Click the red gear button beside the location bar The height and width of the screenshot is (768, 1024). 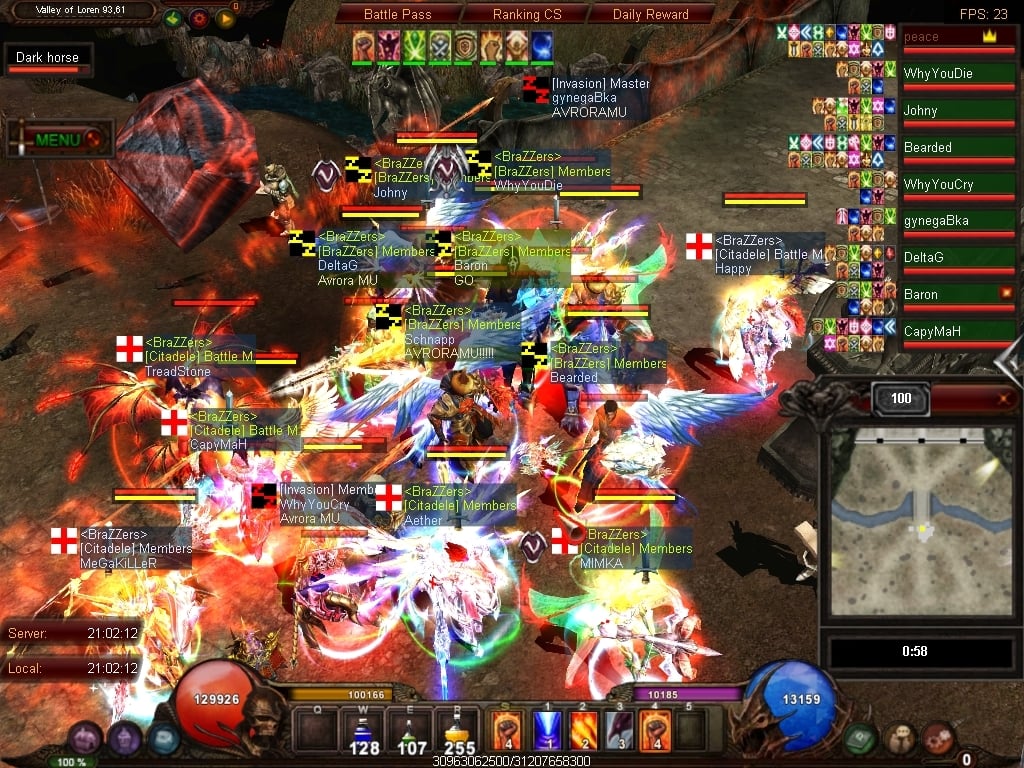[x=198, y=18]
